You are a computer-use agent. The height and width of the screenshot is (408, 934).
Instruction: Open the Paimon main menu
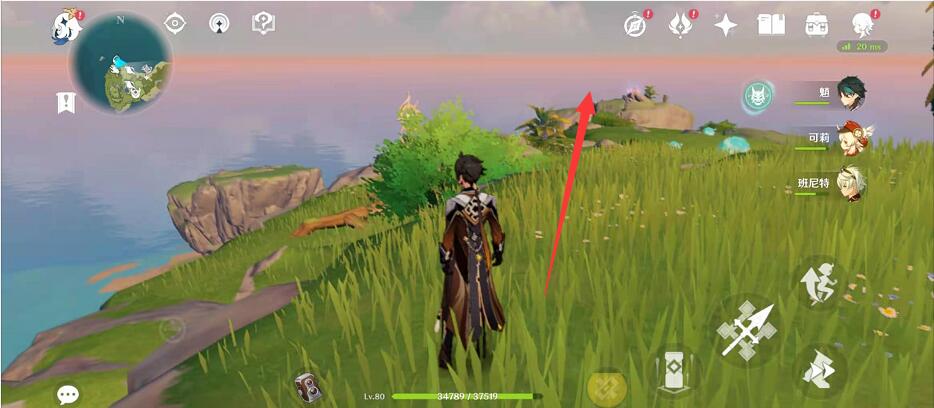67,26
